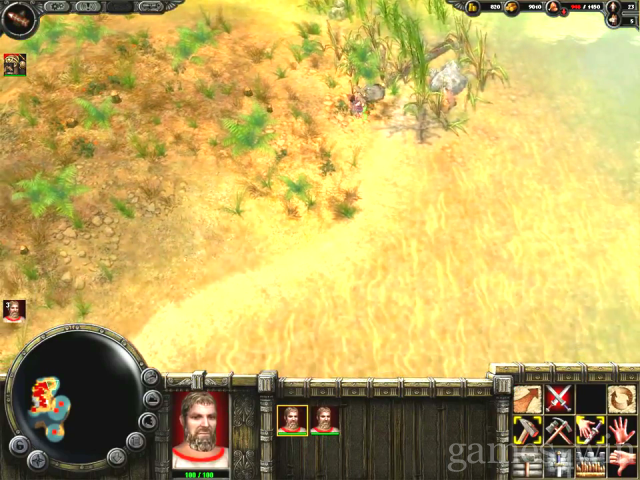Select the stone wall with sword icon
The height and width of the screenshot is (480, 640).
click(560, 464)
